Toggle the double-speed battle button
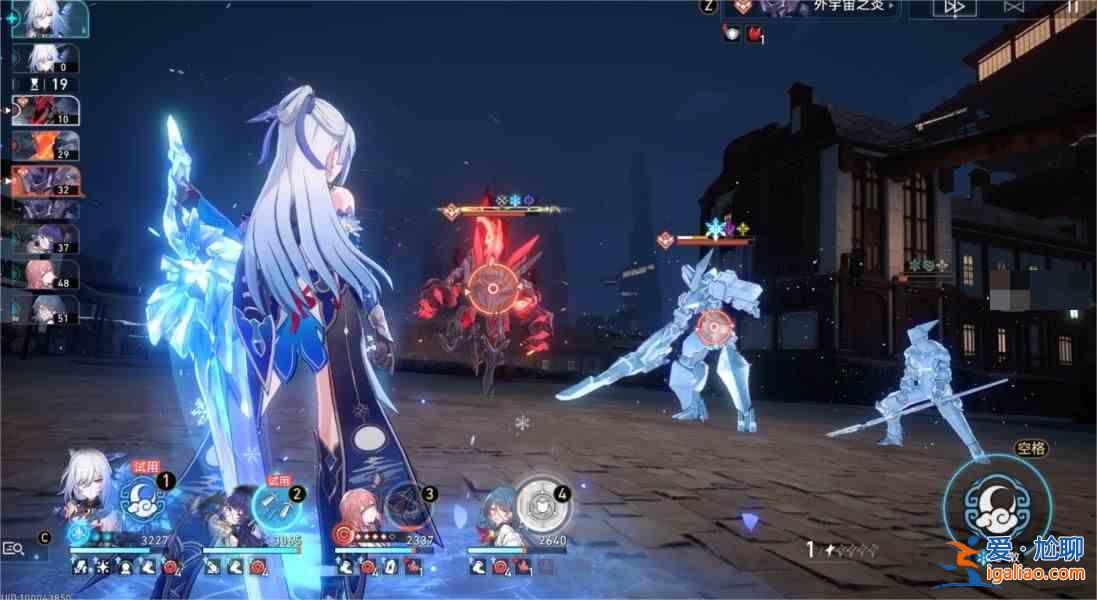The height and width of the screenshot is (600, 1097). pos(955,8)
